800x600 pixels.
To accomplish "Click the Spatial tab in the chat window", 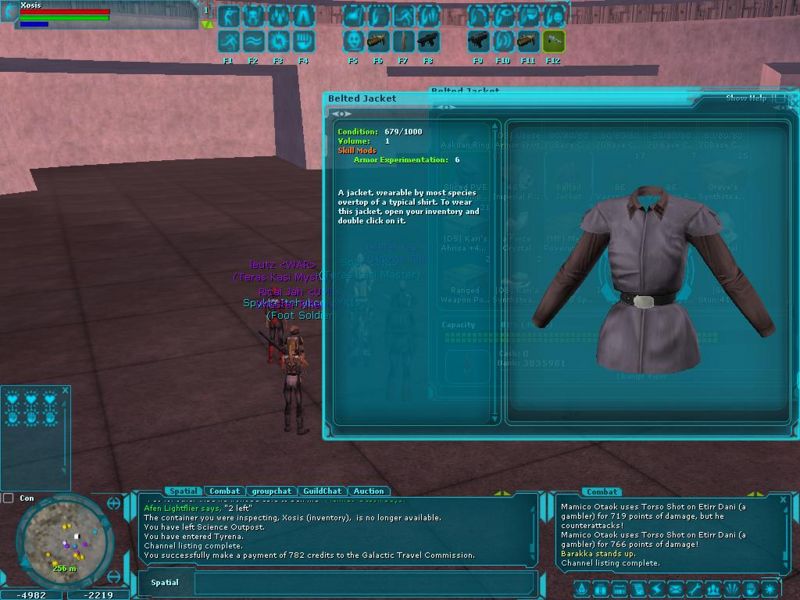I will pyautogui.click(x=182, y=491).
